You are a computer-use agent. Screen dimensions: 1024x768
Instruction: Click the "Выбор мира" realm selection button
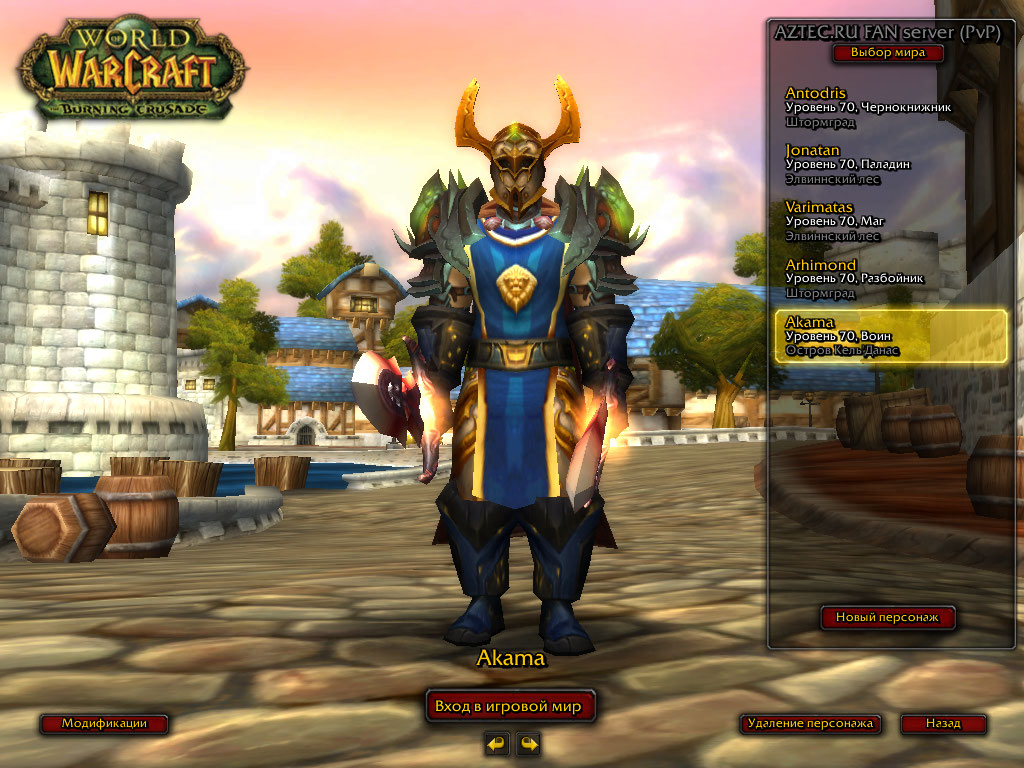coord(887,53)
